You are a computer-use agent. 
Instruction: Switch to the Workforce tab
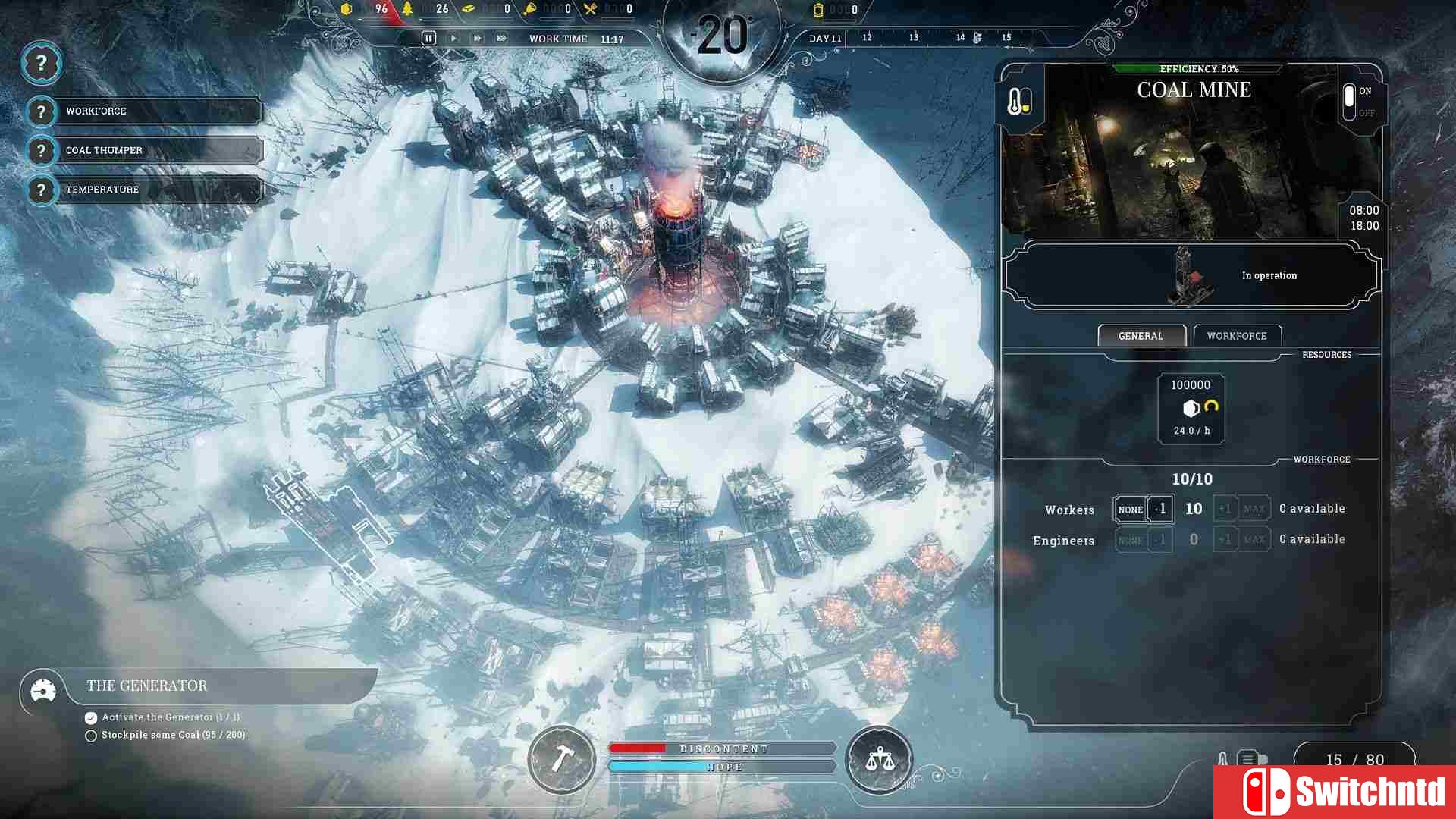point(1237,335)
